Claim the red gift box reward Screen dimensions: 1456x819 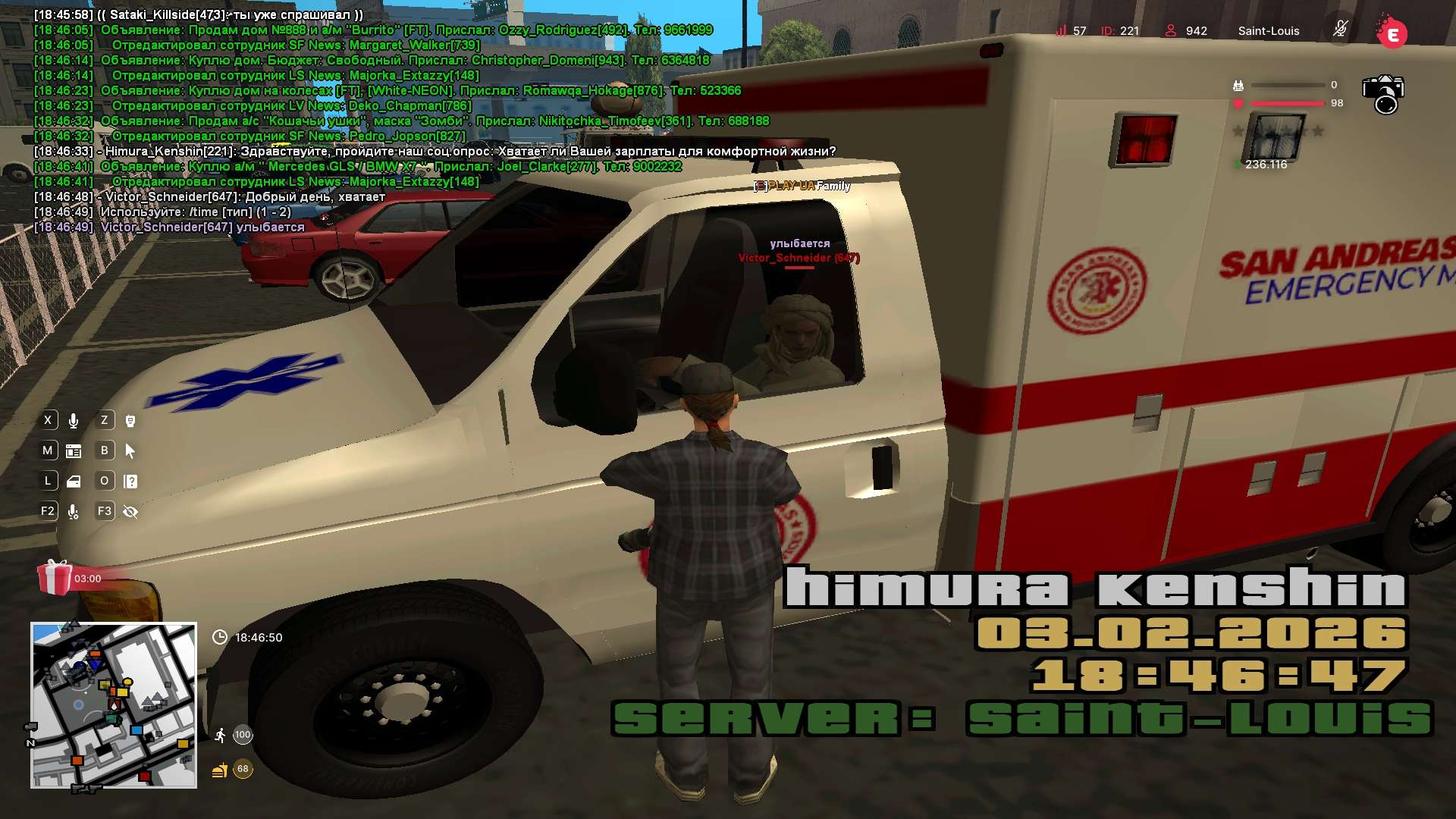click(x=55, y=578)
